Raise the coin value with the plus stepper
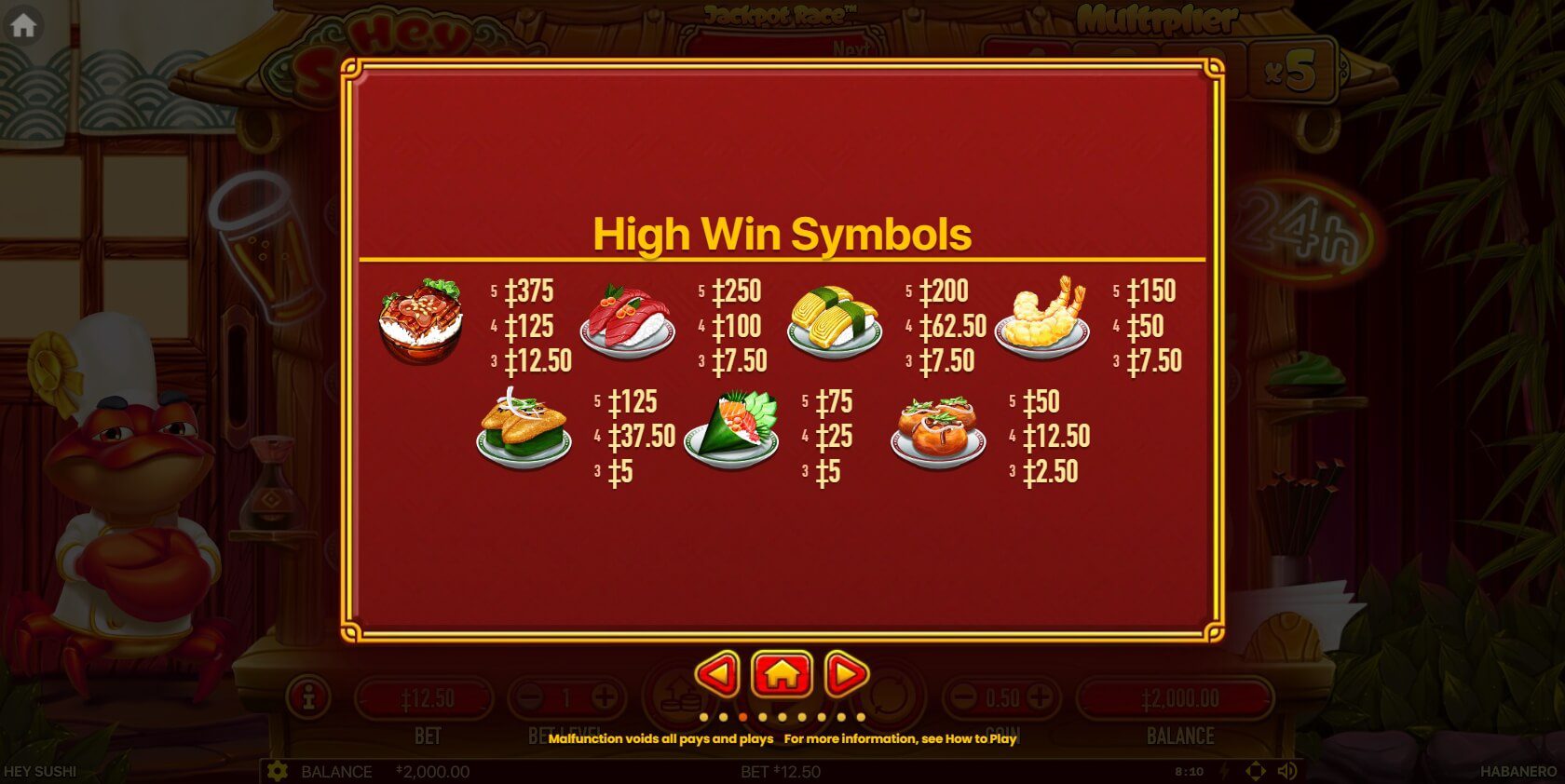 1040,697
